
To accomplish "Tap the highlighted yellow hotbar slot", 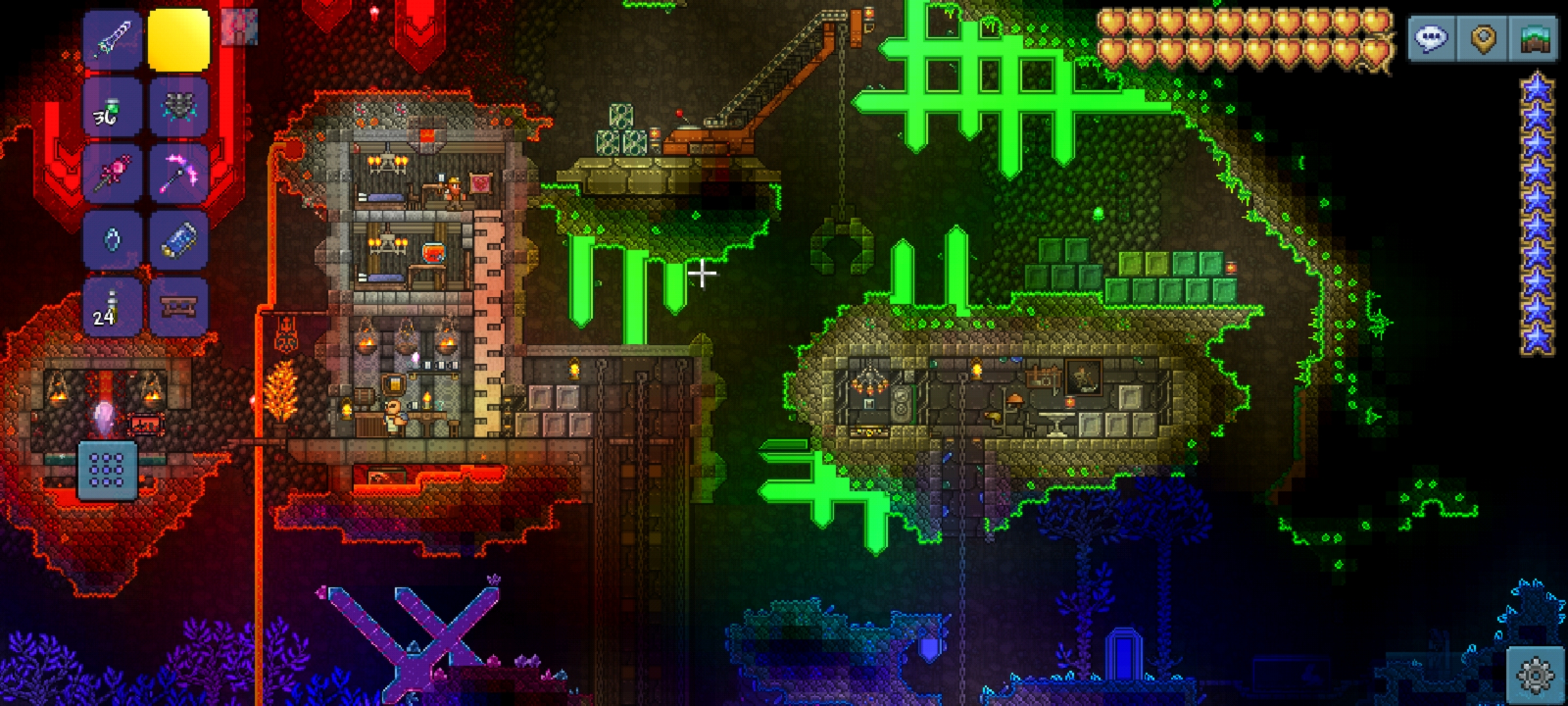I will 179,39.
